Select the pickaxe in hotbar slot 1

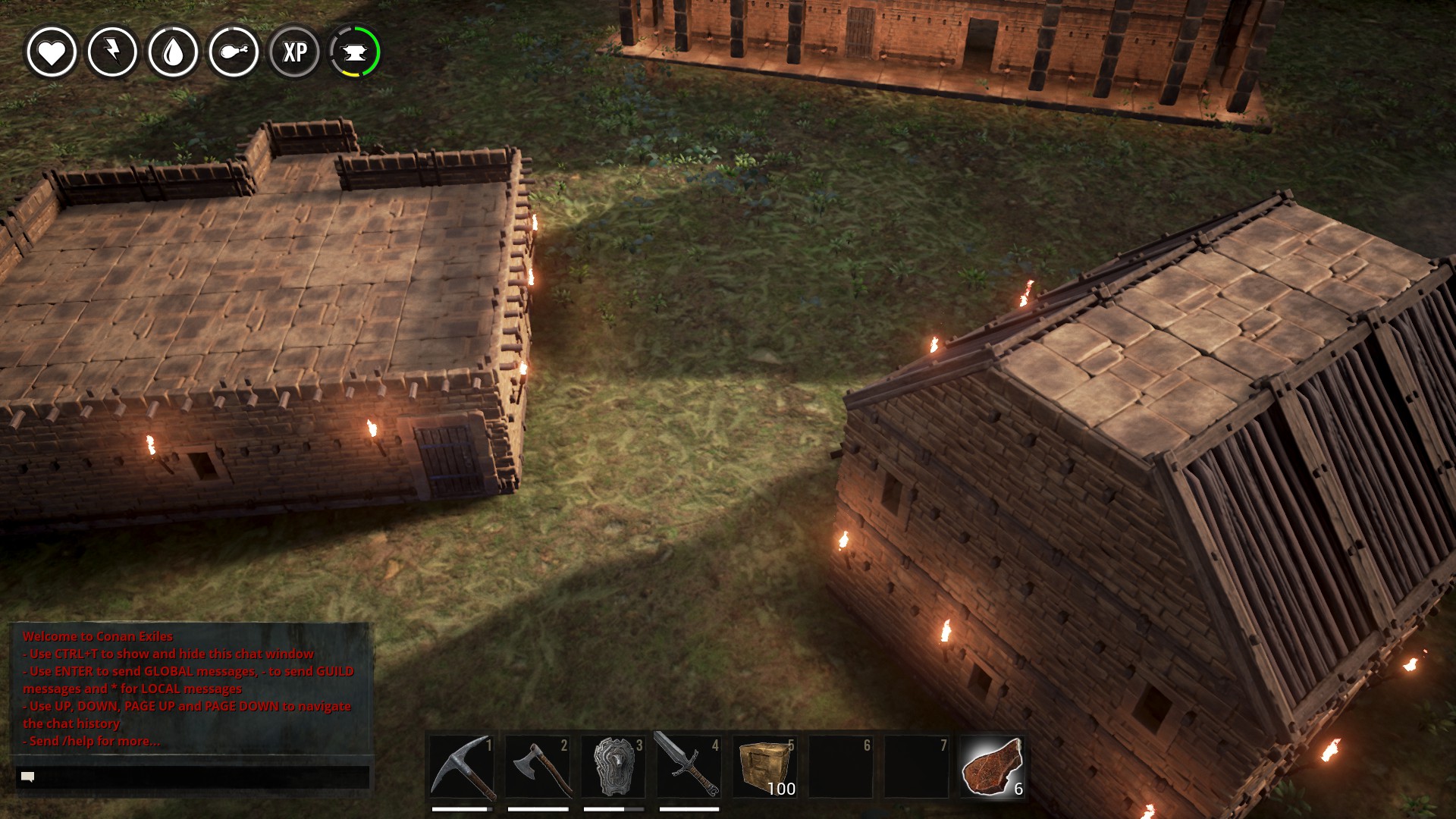click(x=462, y=767)
